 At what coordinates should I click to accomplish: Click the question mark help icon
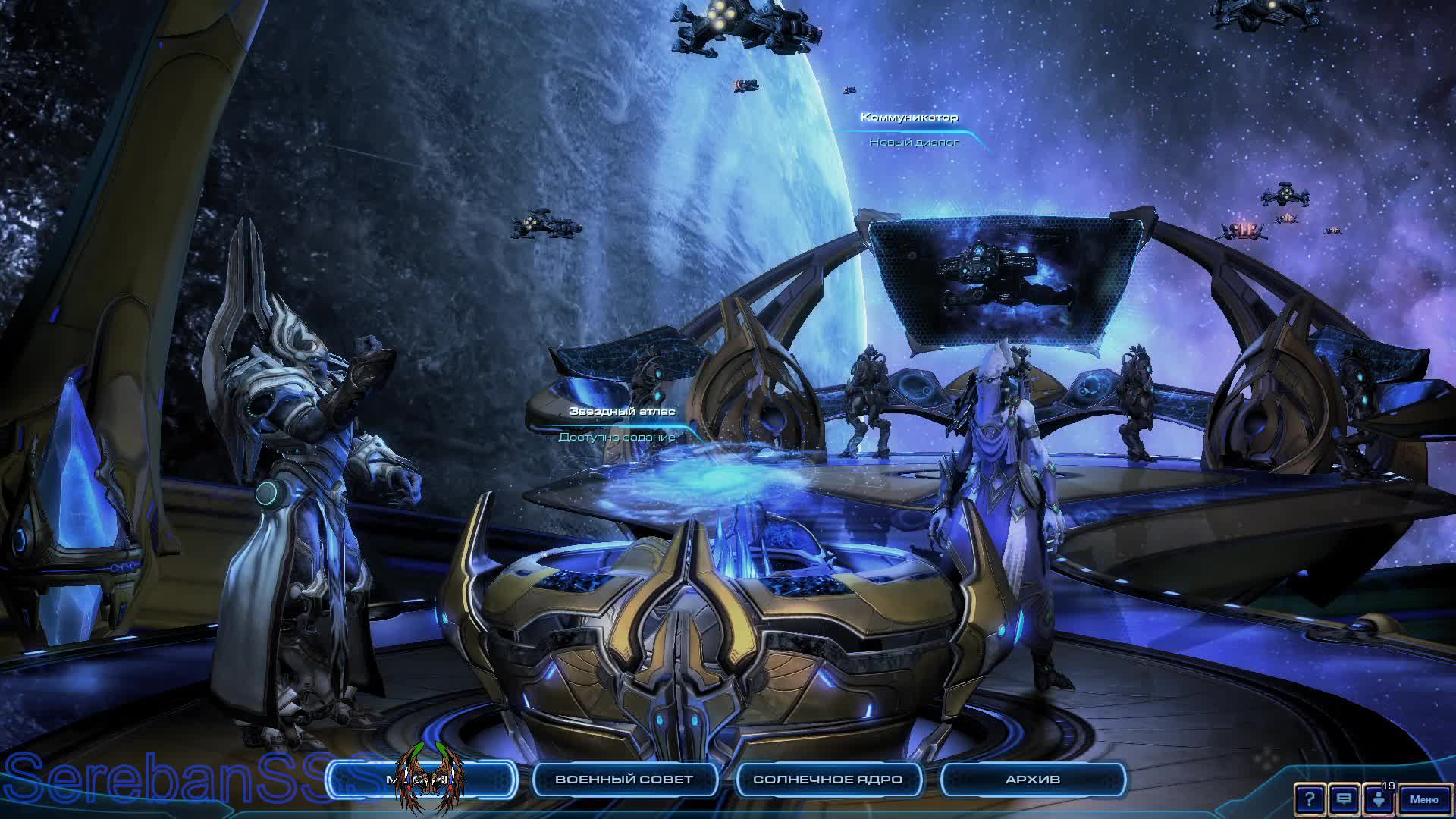[1310, 799]
